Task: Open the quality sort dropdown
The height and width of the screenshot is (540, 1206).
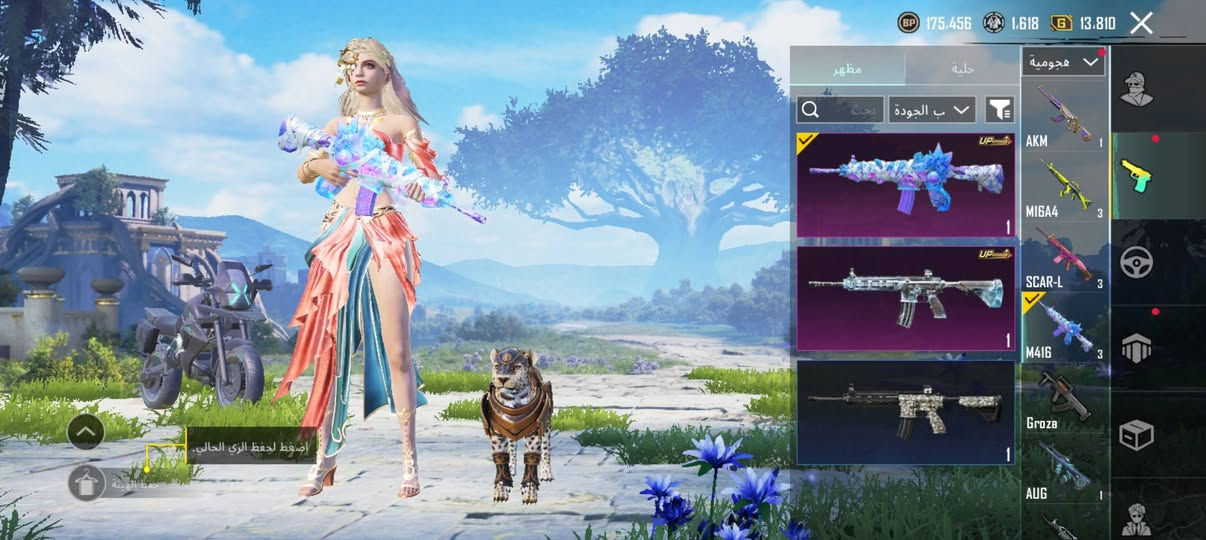Action: 932,109
